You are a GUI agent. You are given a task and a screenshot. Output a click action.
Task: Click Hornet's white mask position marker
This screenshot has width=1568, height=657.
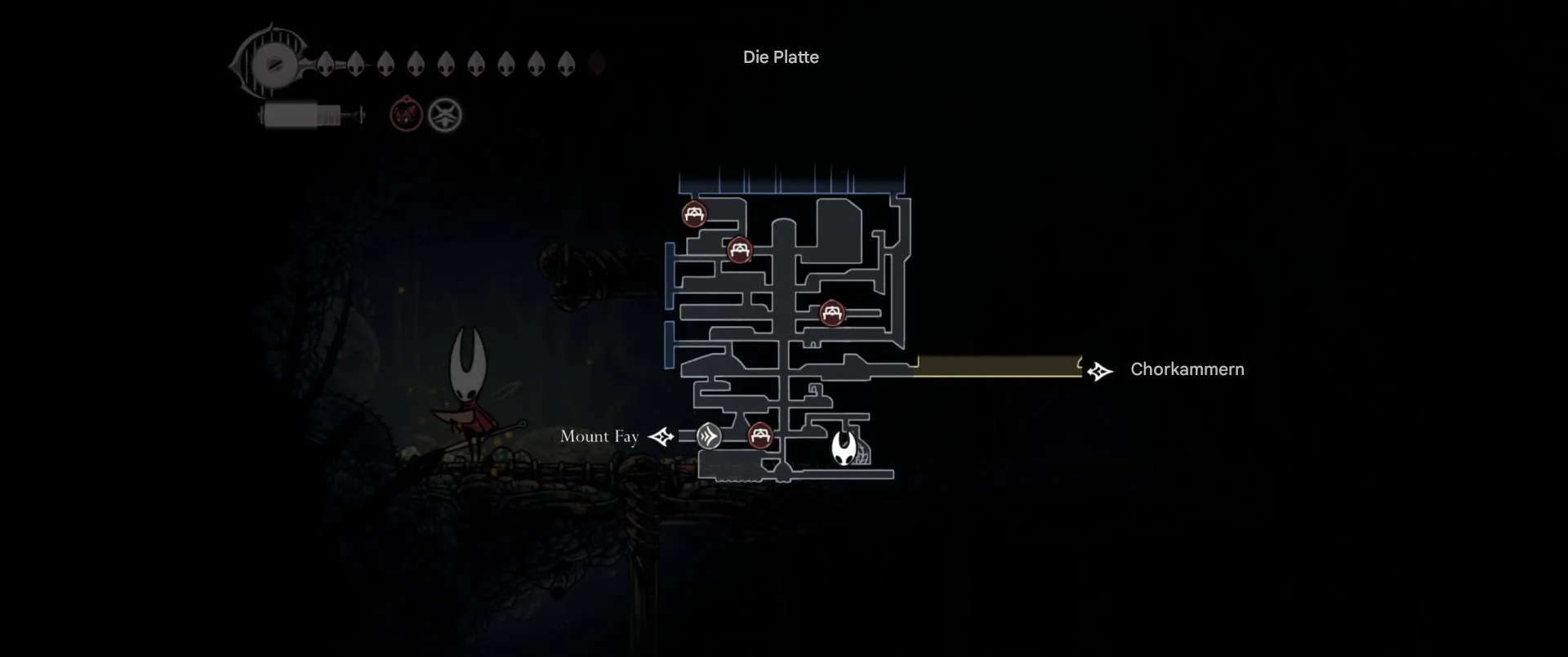[x=844, y=449]
